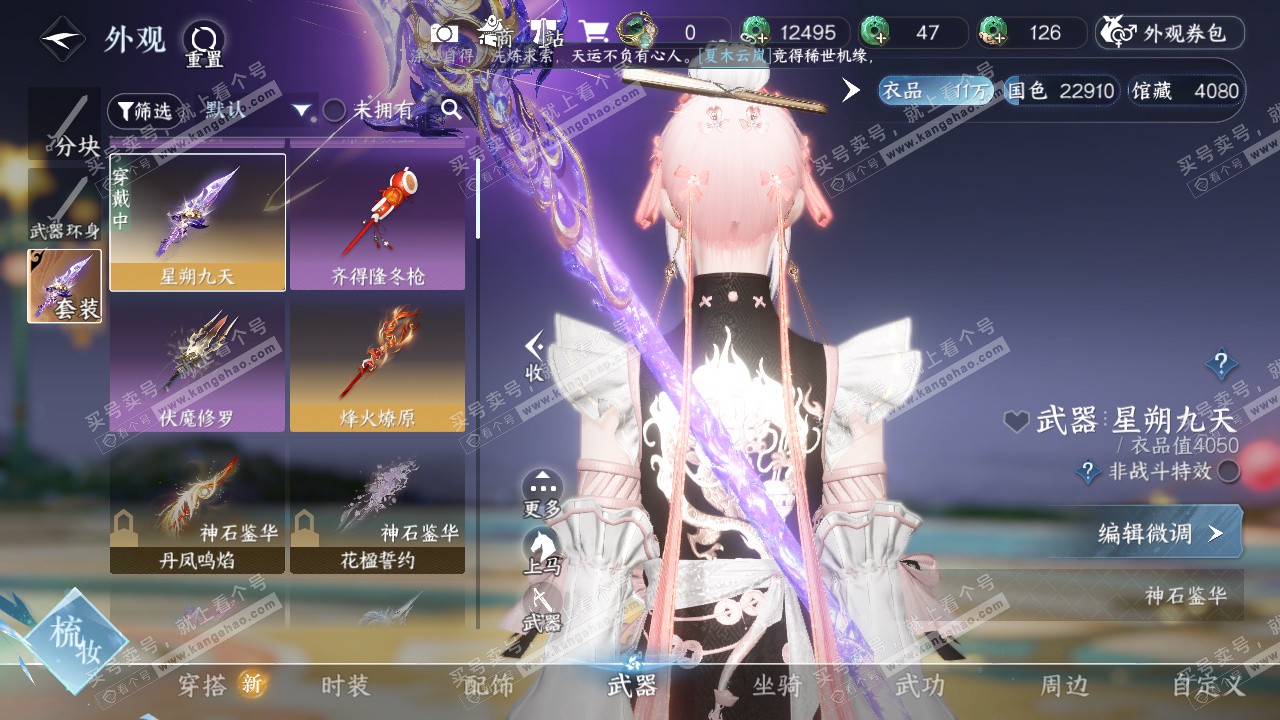Viewport: 1280px width, 720px height.
Task: Open the 武器环身 category
Action: click(x=64, y=206)
